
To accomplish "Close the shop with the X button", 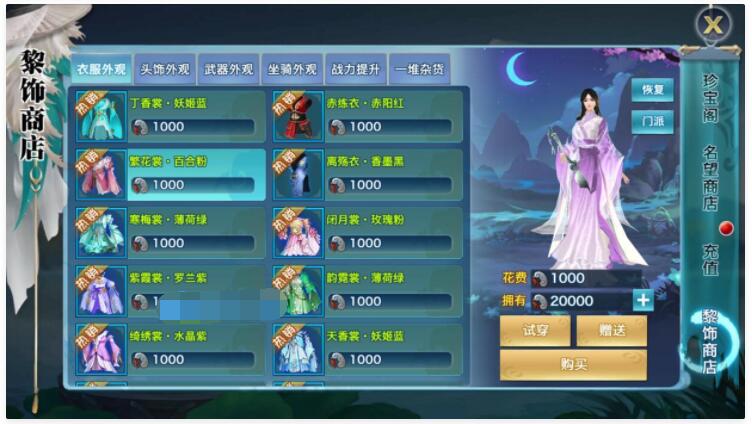I will pyautogui.click(x=712, y=25).
